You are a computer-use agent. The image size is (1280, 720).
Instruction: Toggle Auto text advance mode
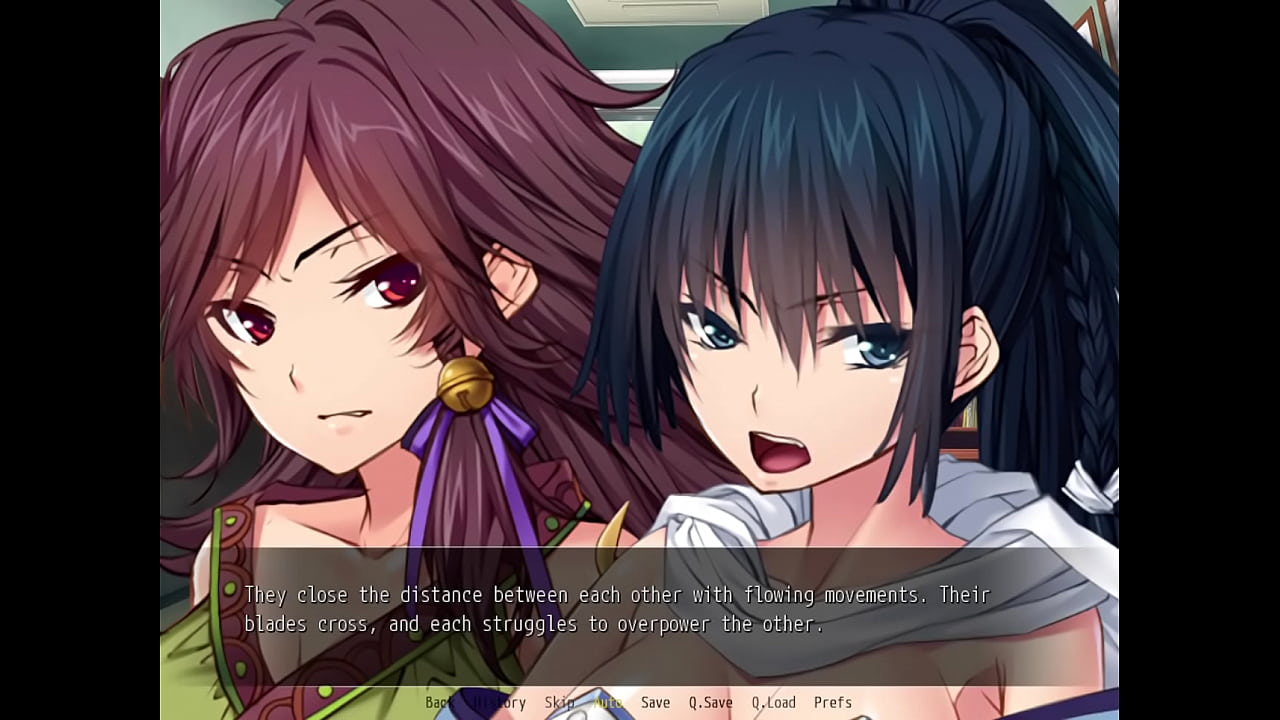[607, 703]
